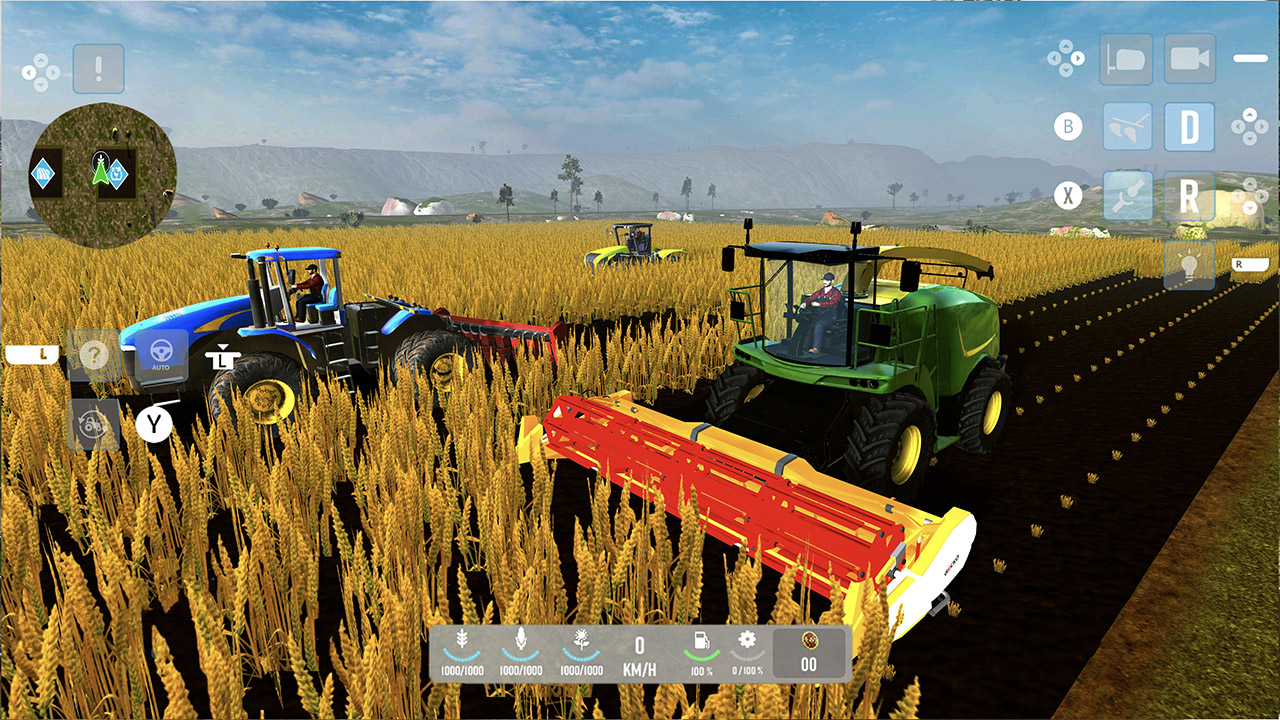
Task: Select the crop harvesting tool icon
Action: [1129, 126]
